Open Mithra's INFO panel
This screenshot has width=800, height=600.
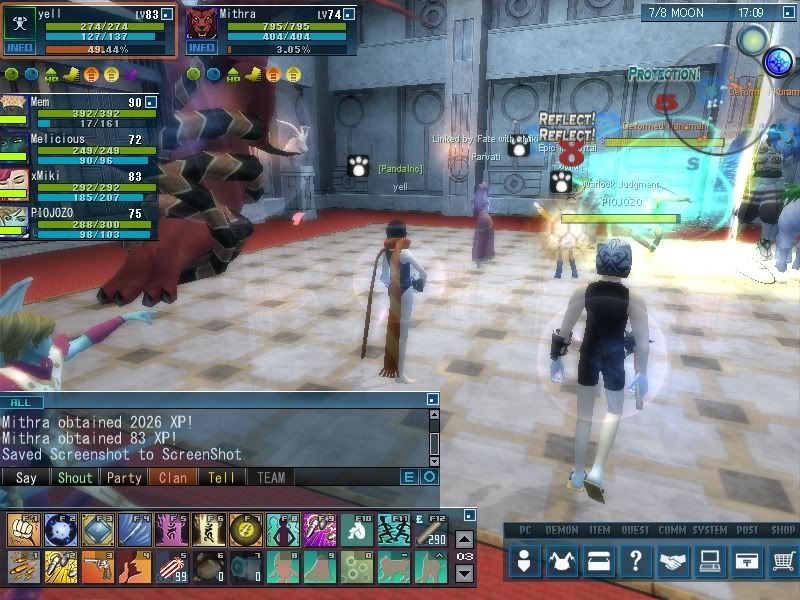(x=202, y=48)
